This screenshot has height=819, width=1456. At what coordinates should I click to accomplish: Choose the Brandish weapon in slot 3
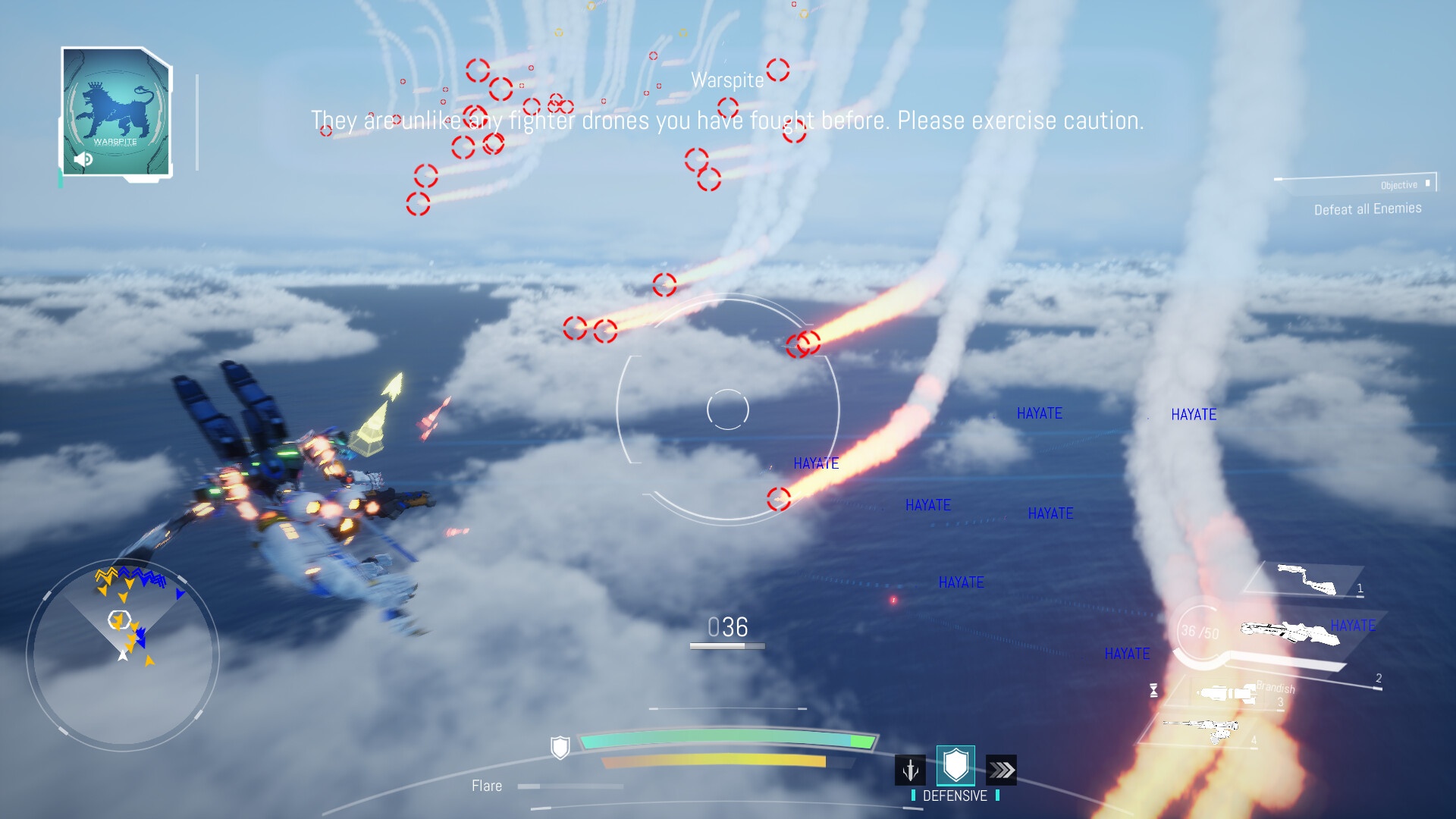pos(1228,694)
